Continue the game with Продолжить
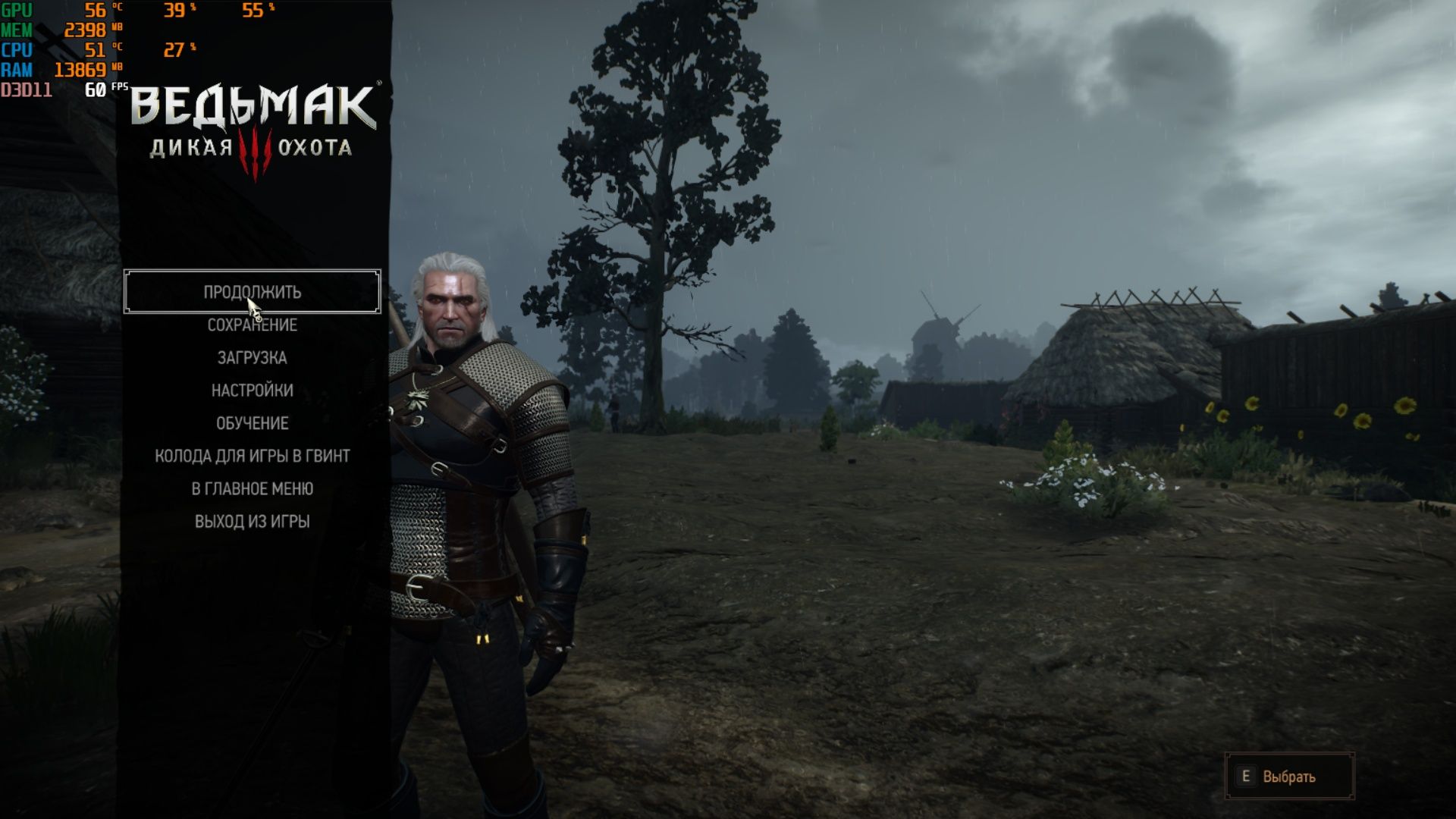Viewport: 1456px width, 819px height. click(252, 291)
